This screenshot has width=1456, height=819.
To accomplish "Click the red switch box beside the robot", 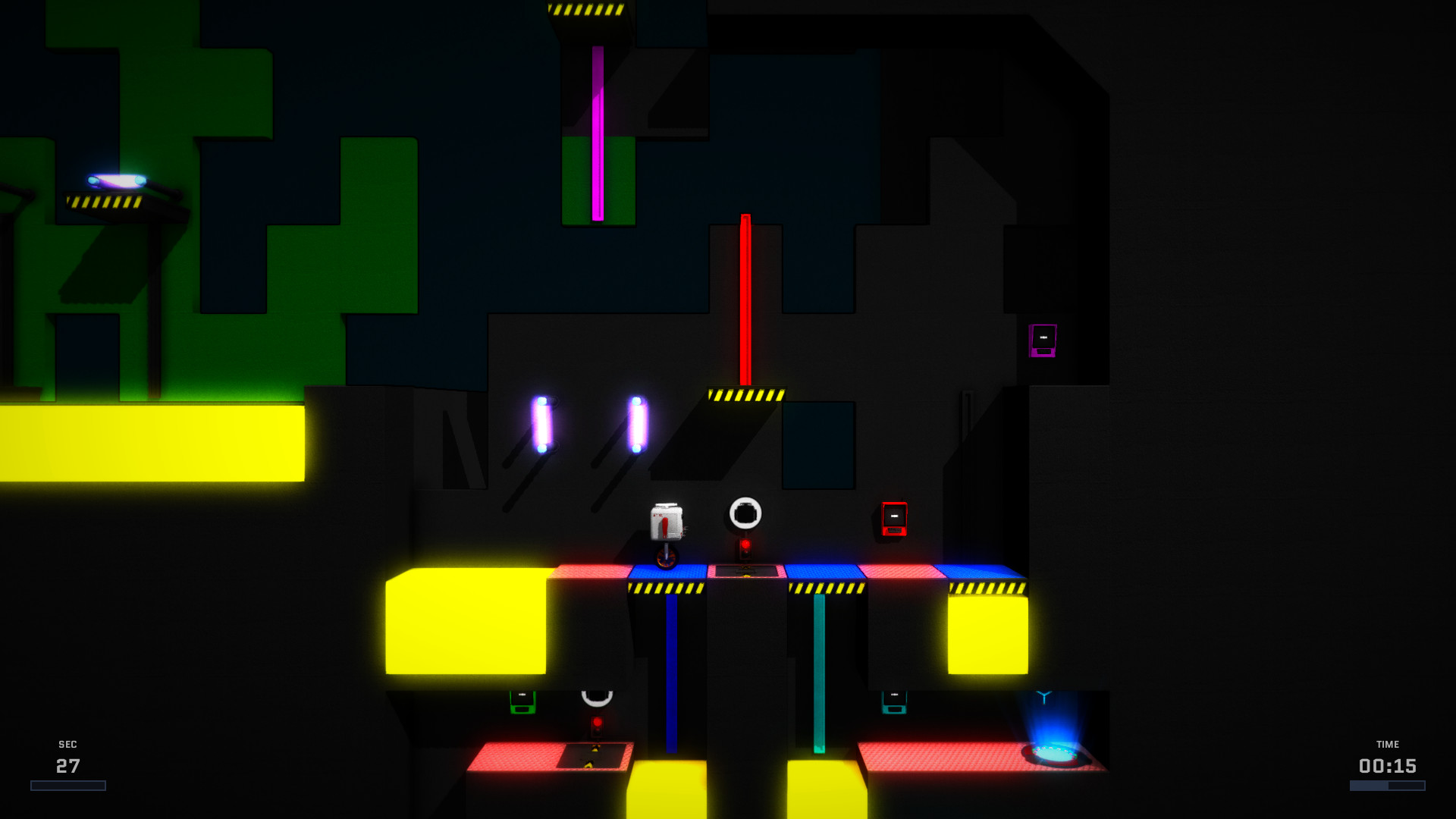I will 893,518.
